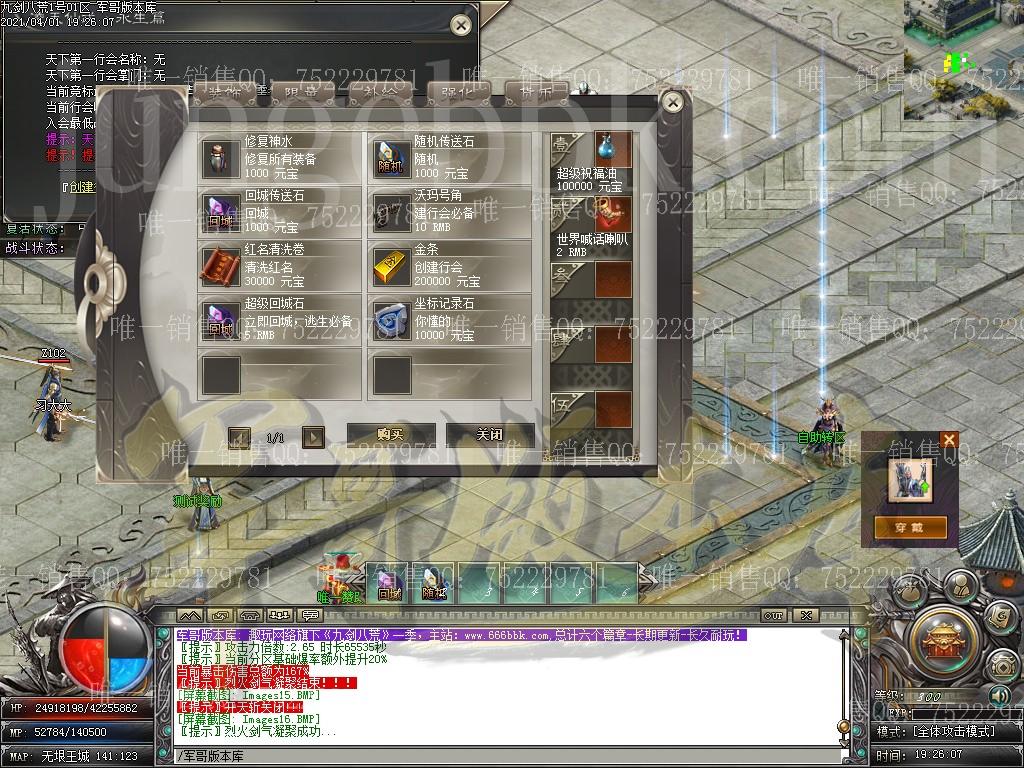Click the 关闭 button in the shop
Screen dimensions: 1024x768
[489, 435]
